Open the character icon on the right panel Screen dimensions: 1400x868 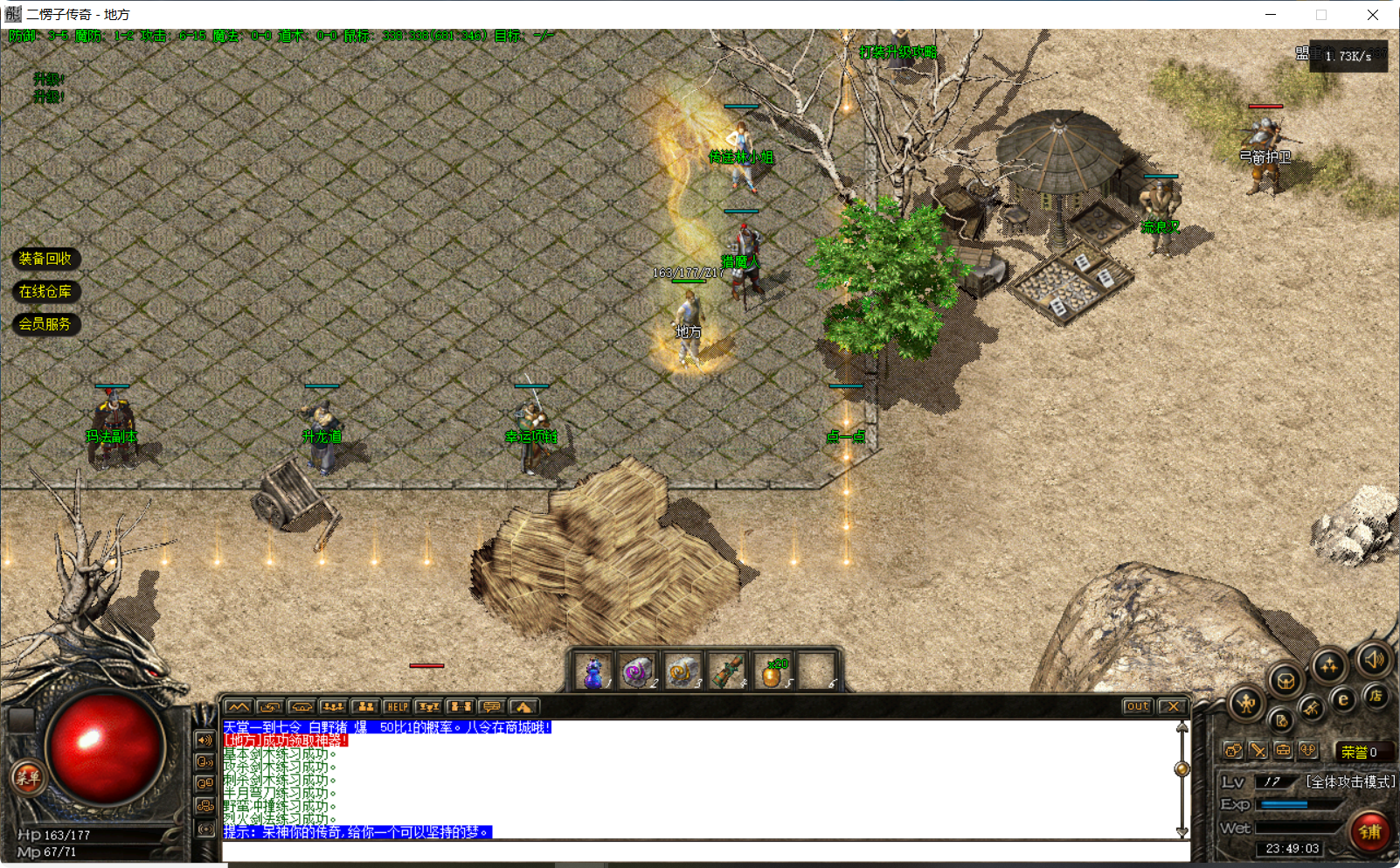1245,703
